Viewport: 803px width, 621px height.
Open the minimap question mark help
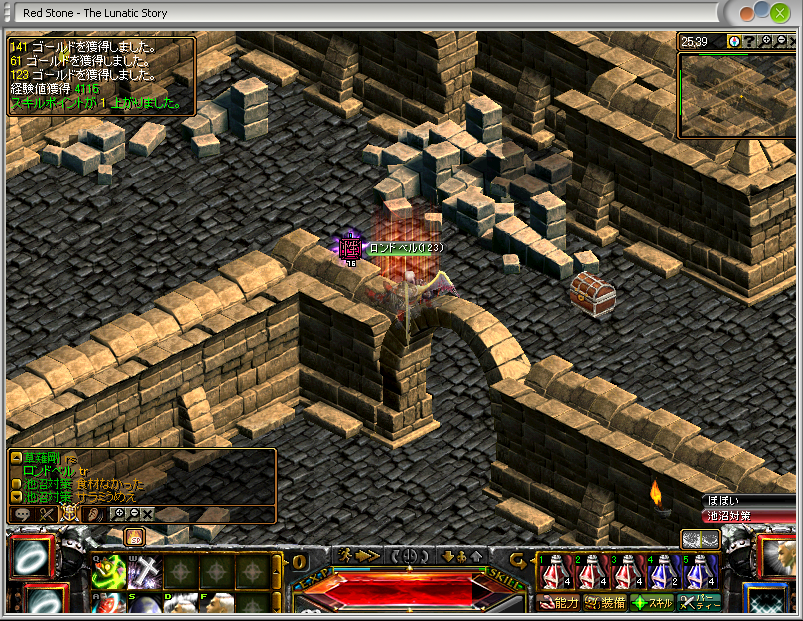[x=748, y=41]
